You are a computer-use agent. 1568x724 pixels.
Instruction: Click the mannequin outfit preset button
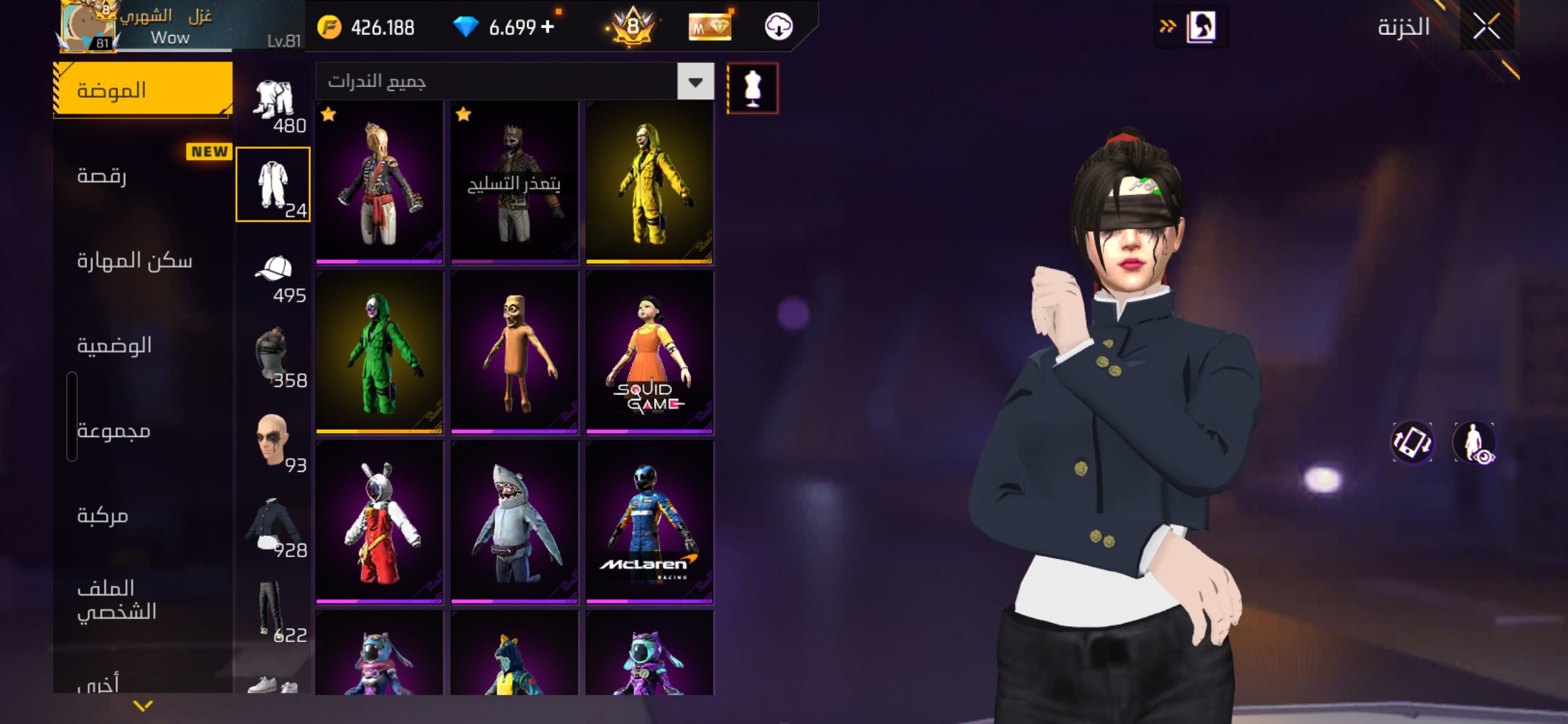pos(753,88)
